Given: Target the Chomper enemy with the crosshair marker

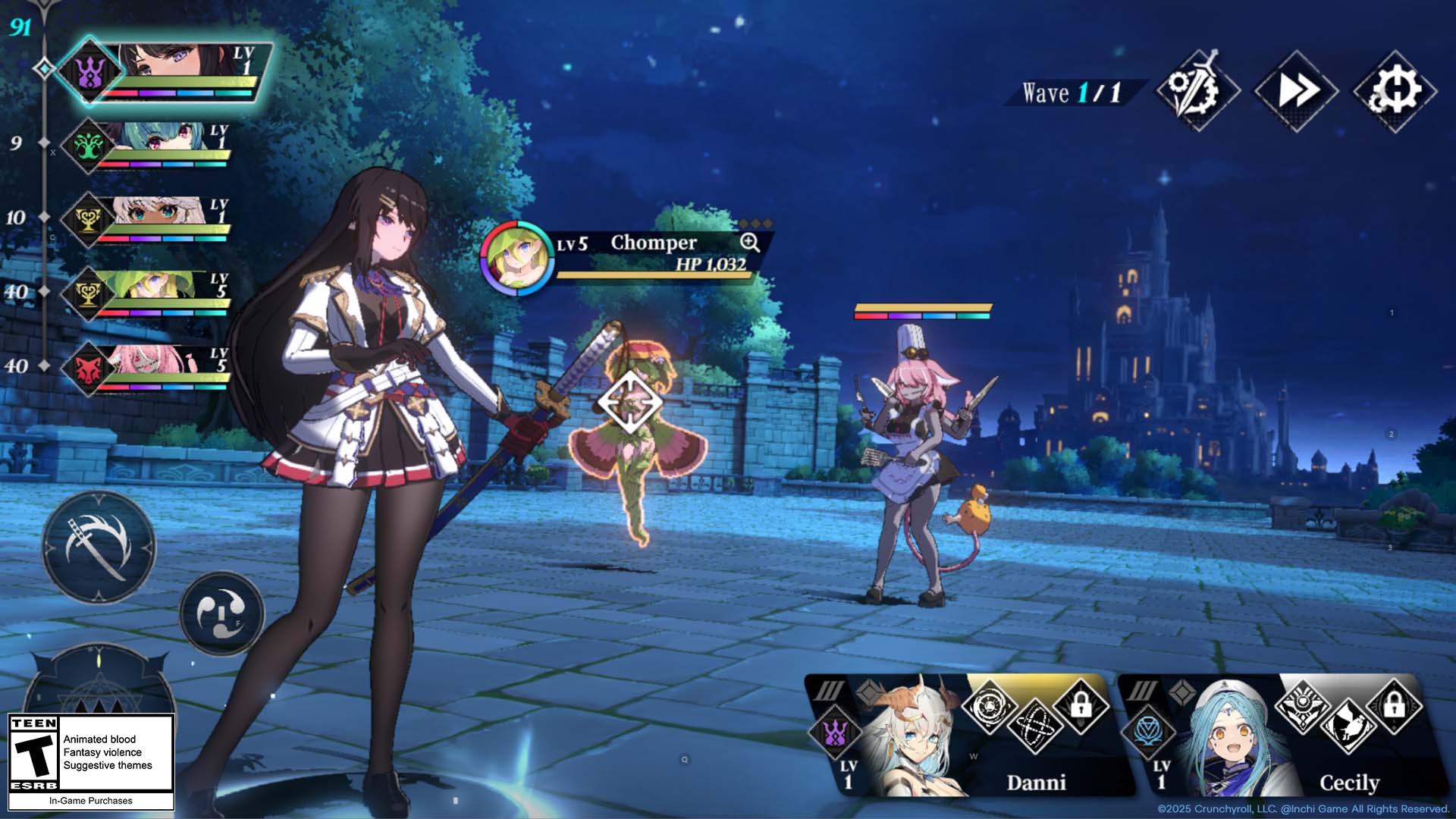Looking at the screenshot, I should click(629, 402).
